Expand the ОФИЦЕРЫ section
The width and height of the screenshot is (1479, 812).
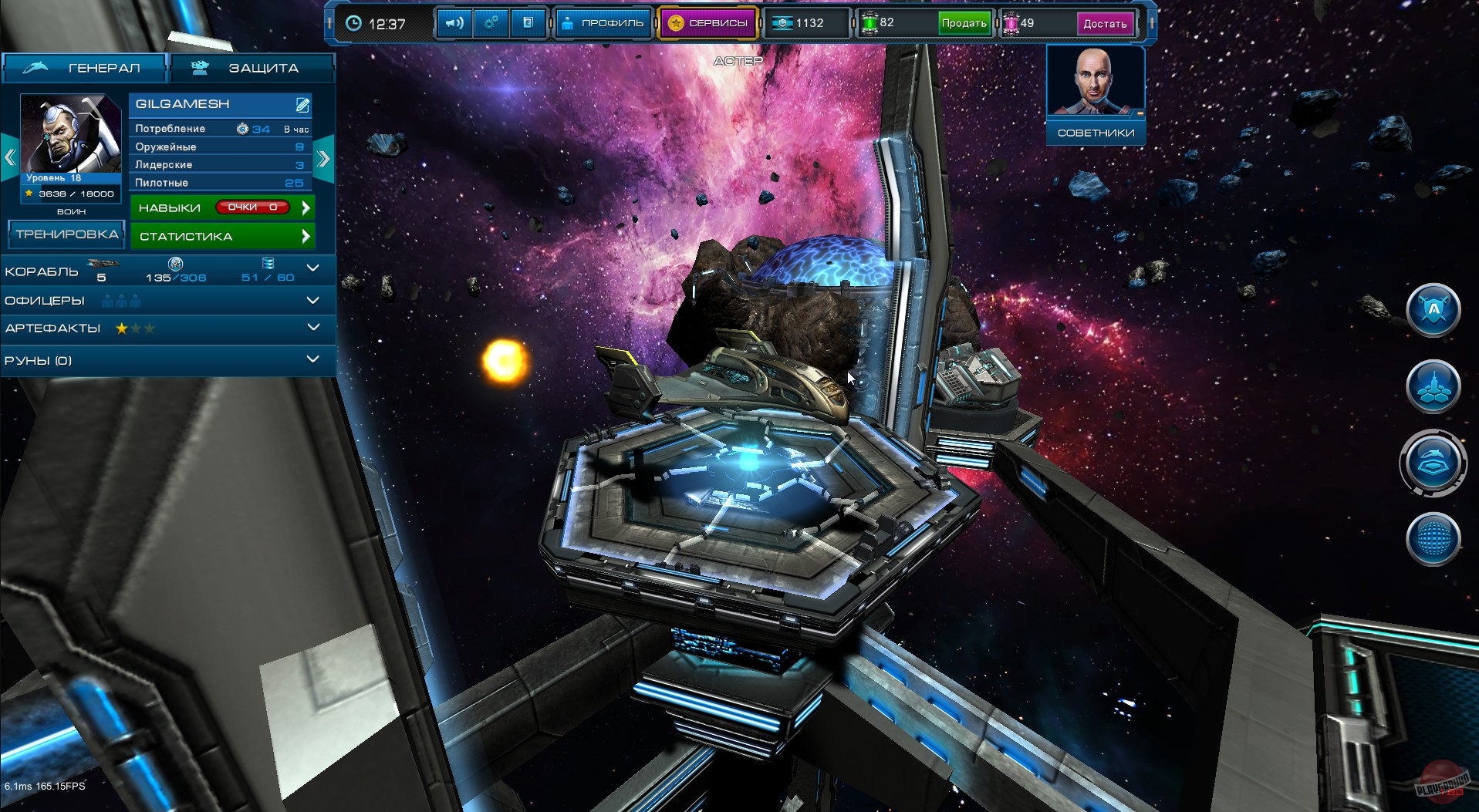(x=312, y=300)
